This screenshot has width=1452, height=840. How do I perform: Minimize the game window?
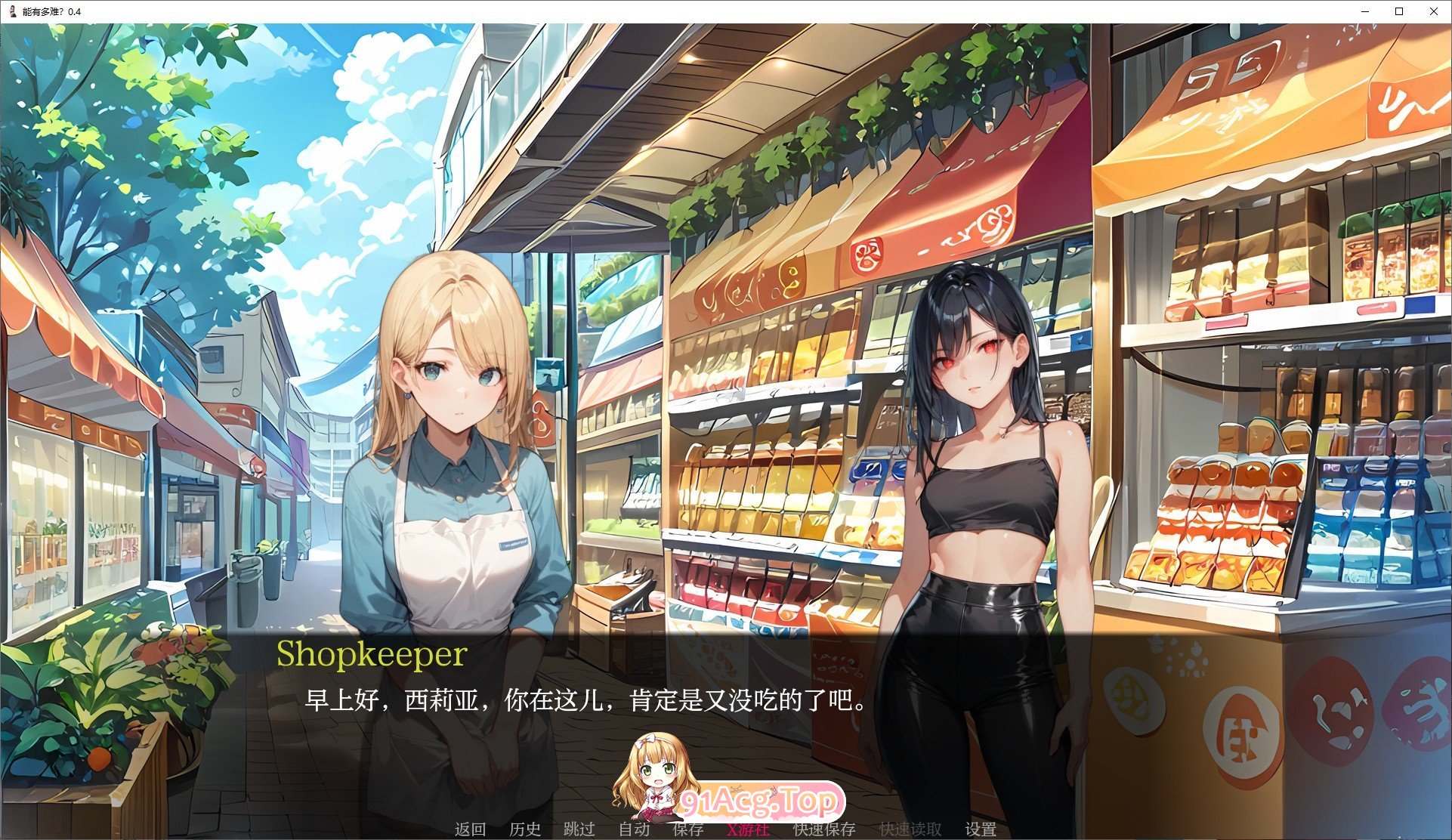[x=1366, y=11]
